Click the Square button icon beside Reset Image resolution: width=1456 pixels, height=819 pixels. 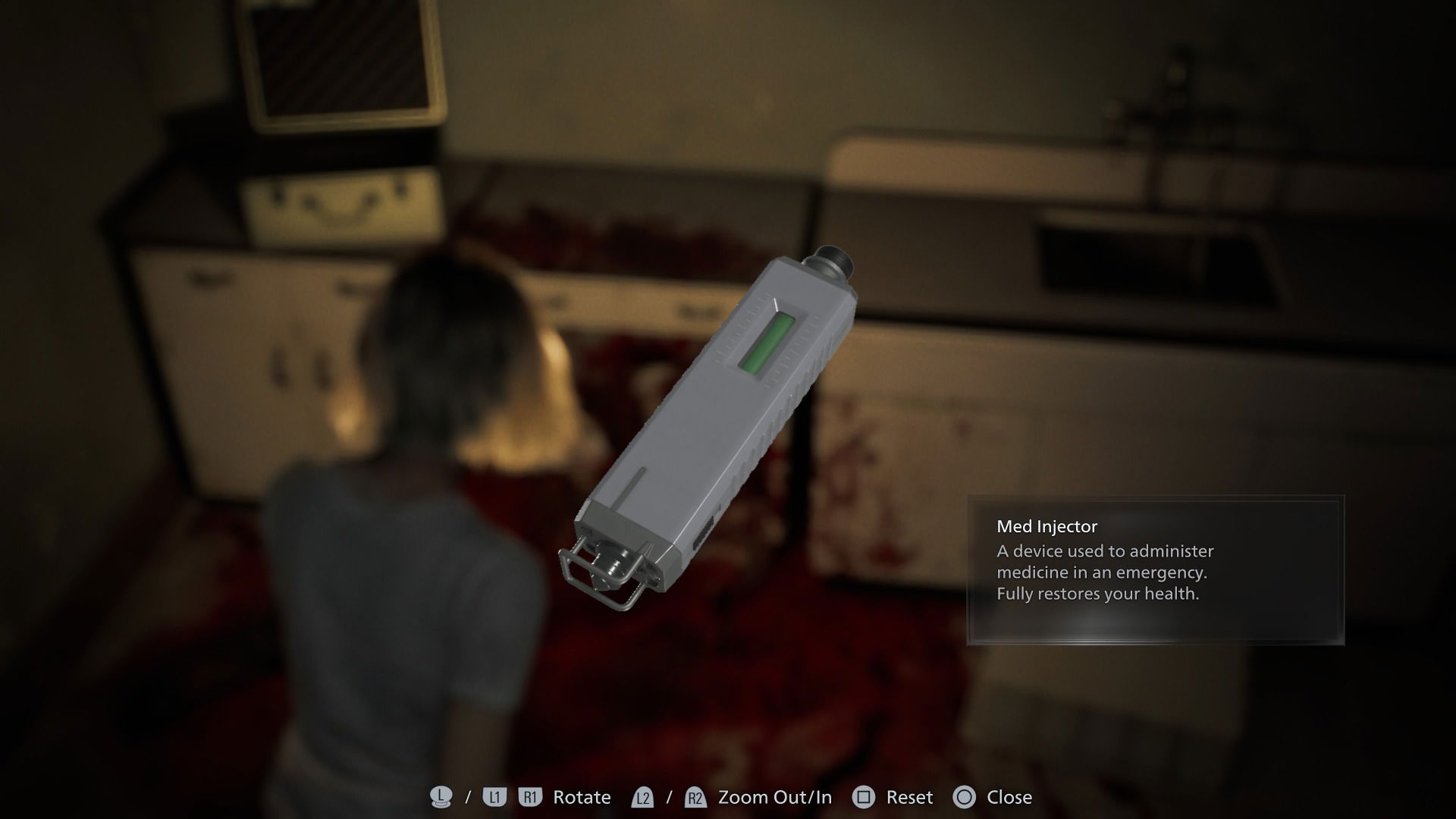[863, 797]
